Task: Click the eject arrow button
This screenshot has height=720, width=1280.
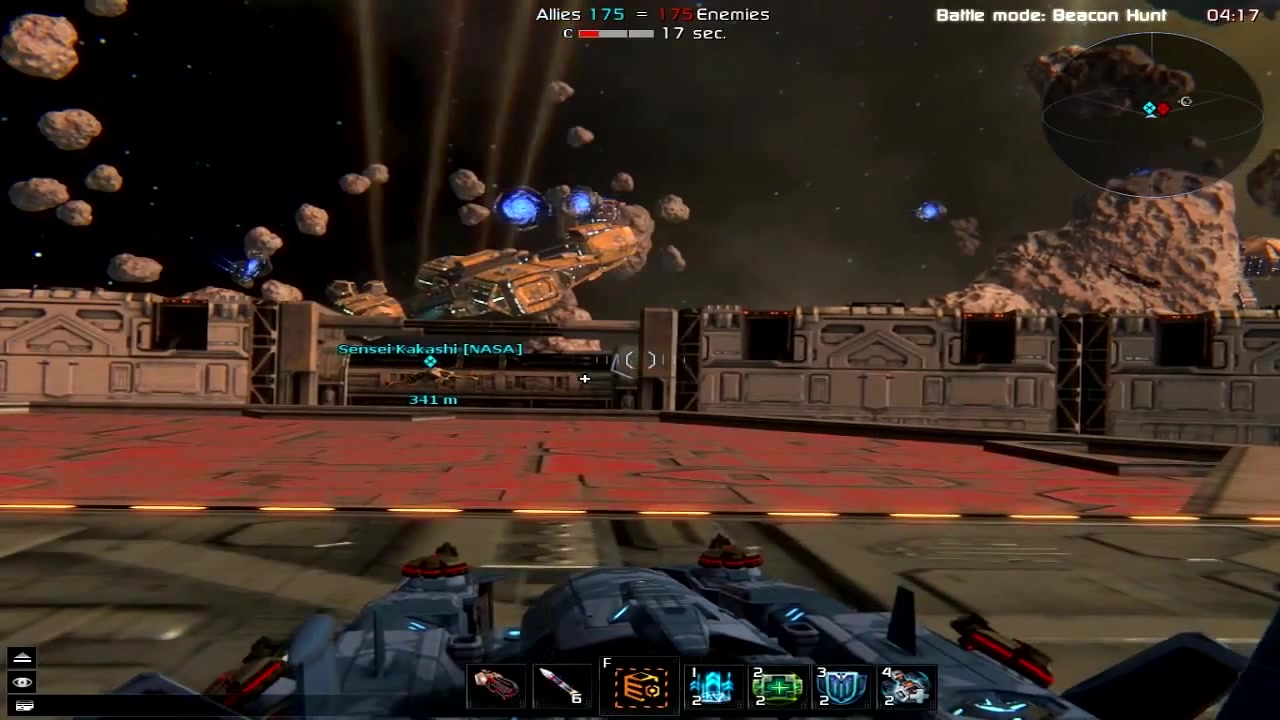Action: point(22,658)
